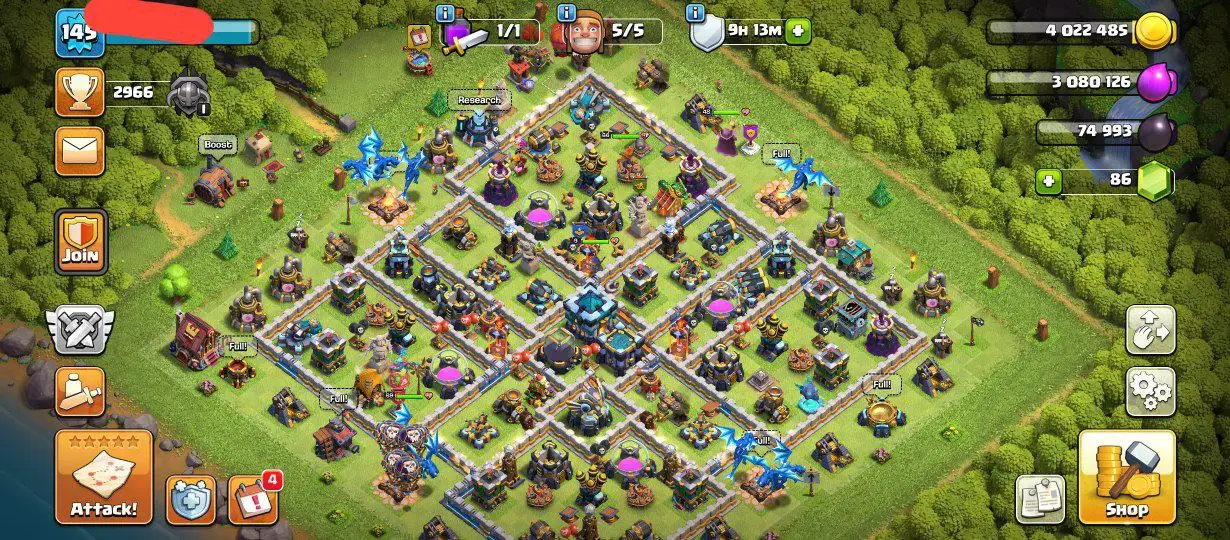Open the crossed swords war button
Image resolution: width=1230 pixels, height=540 pixels.
(79, 330)
